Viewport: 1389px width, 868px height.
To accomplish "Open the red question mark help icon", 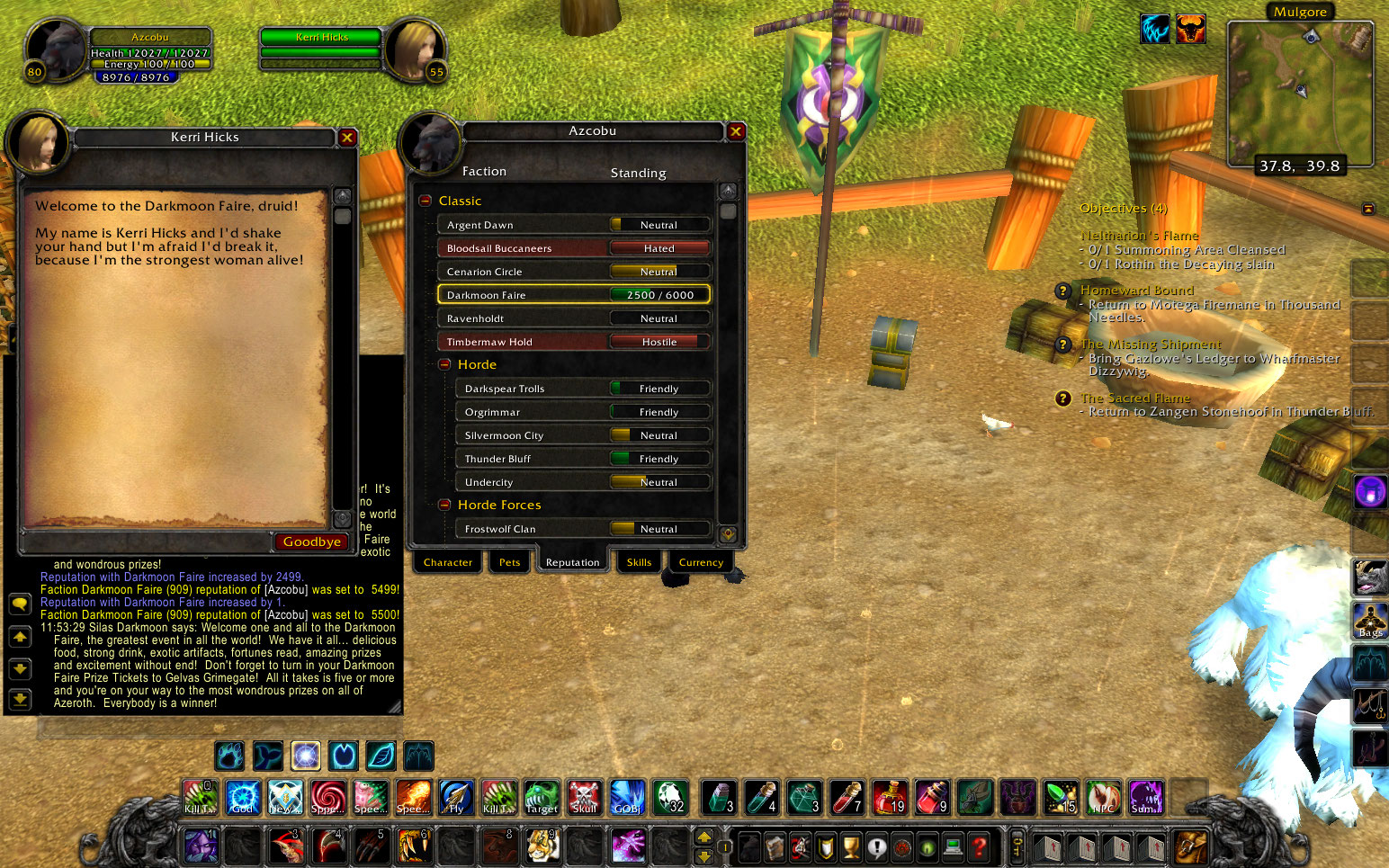I will tap(978, 846).
